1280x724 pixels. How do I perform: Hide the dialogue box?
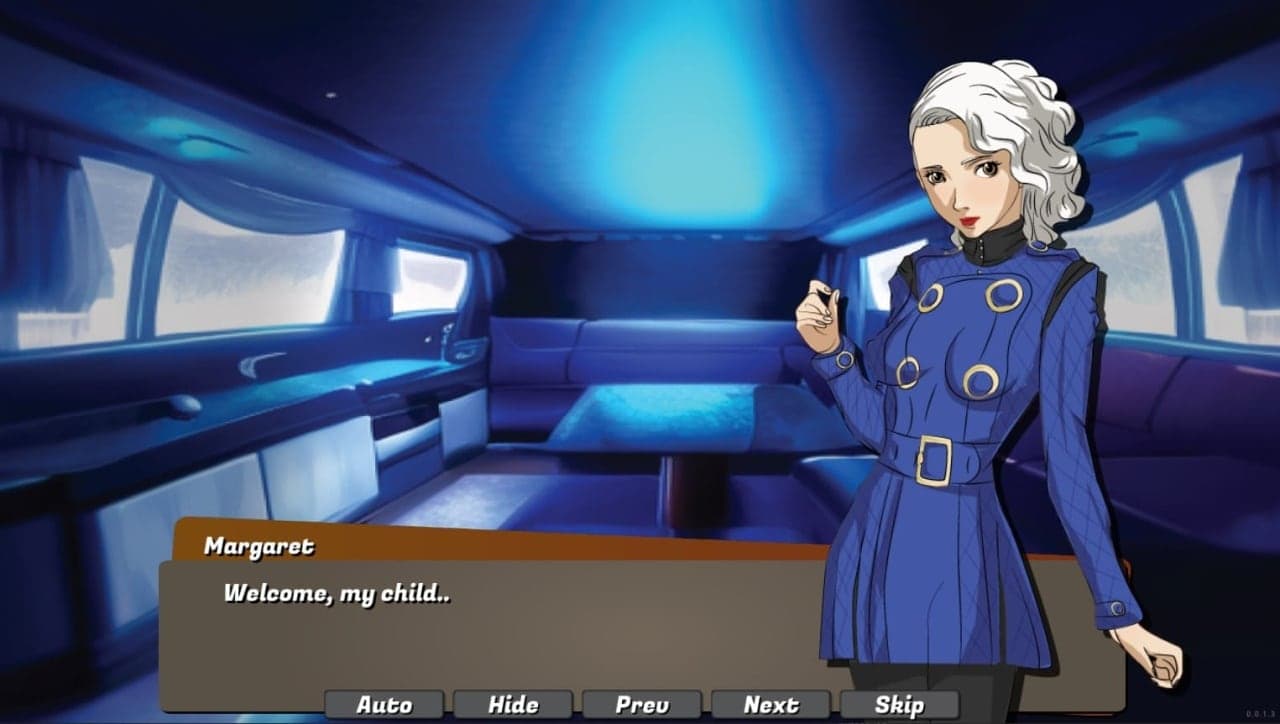coord(513,705)
